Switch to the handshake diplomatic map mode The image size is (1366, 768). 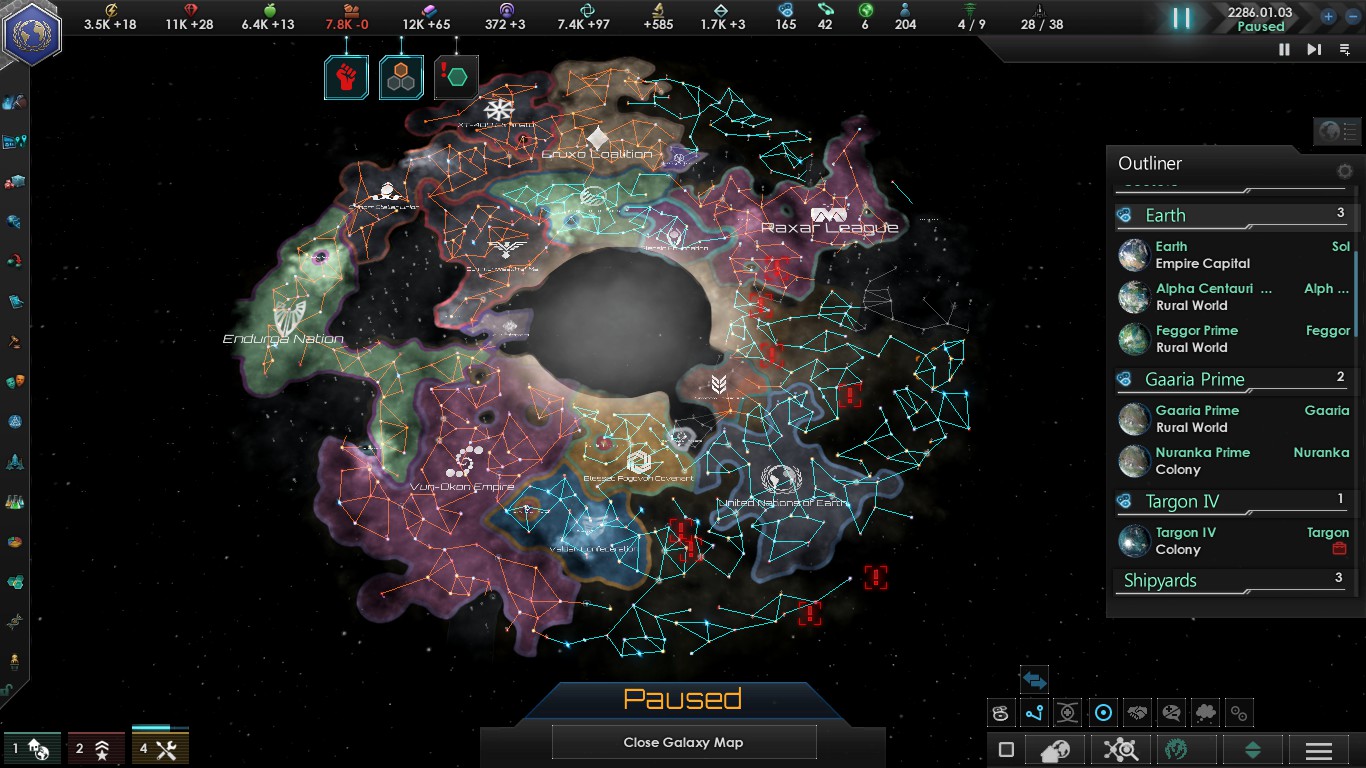point(1137,713)
